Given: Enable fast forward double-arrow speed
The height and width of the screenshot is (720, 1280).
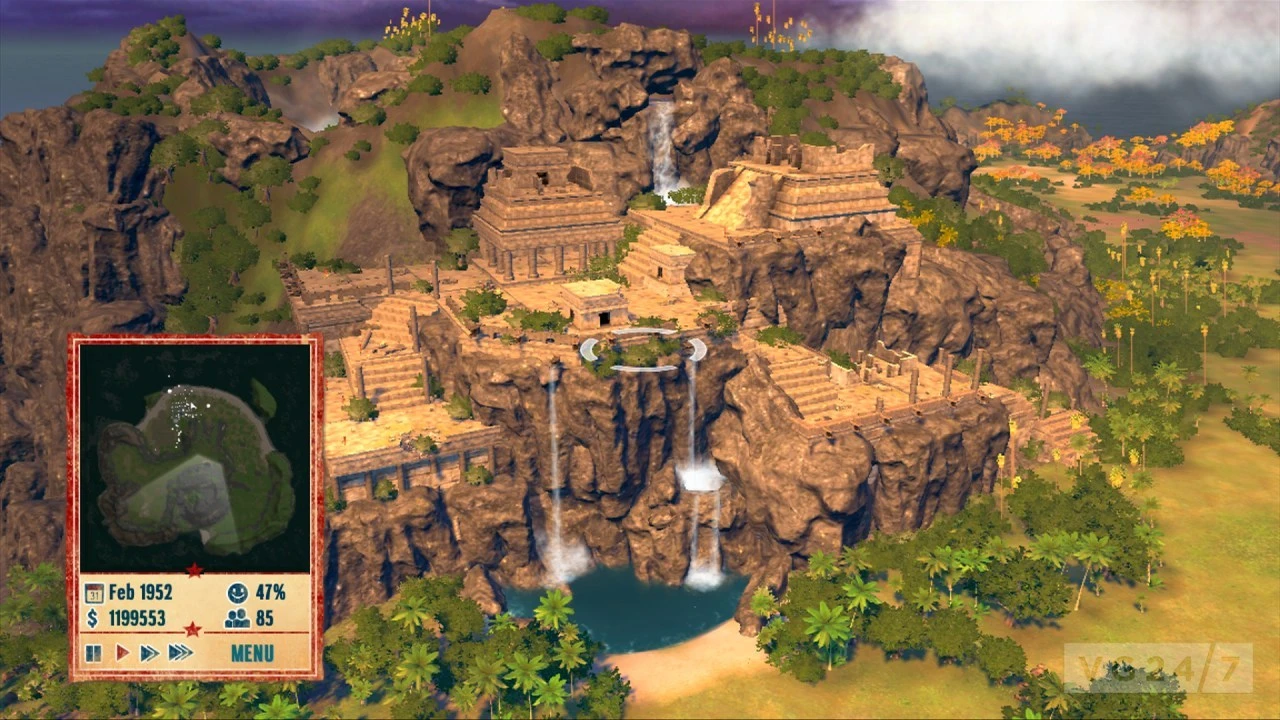Looking at the screenshot, I should click(147, 651).
